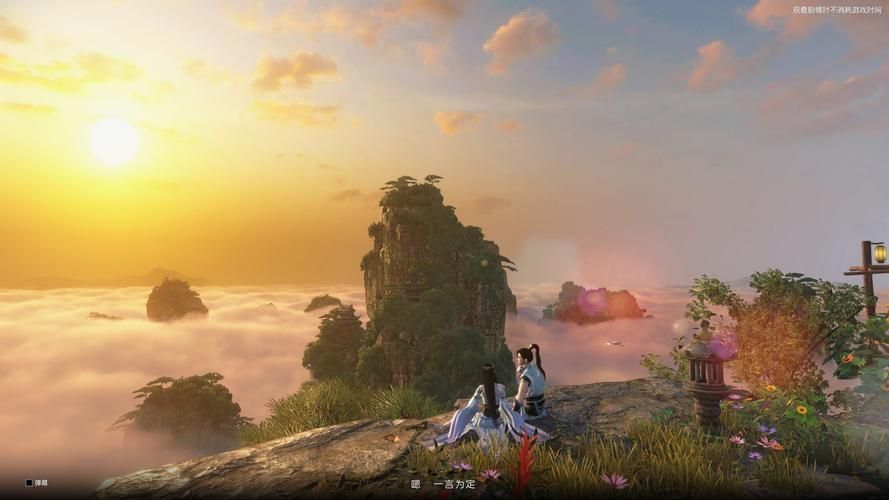Toggle the 弹幕 (bullet comments) checkbox

[29, 483]
